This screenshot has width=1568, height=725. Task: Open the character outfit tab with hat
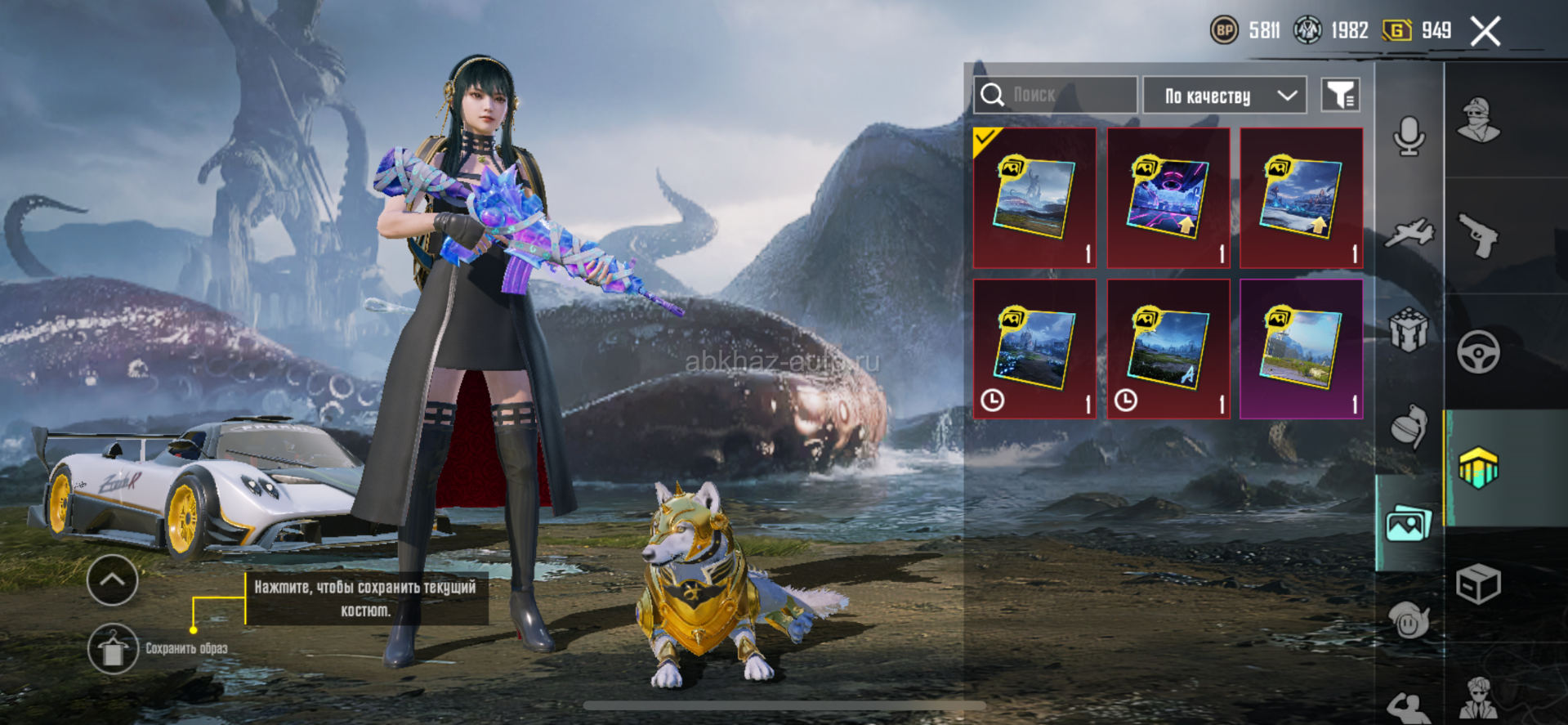tap(1479, 120)
